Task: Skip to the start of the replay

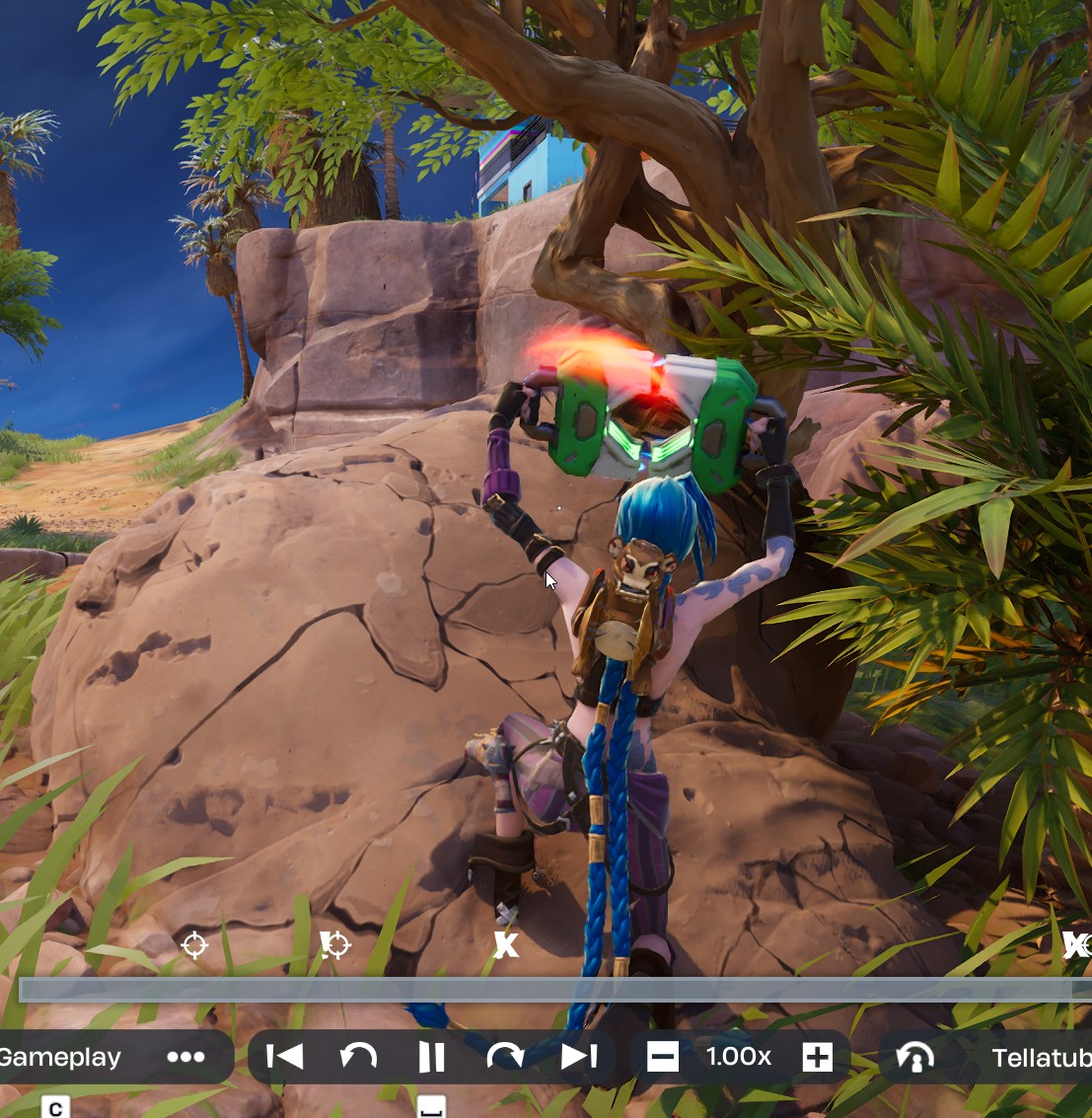Action: (285, 1057)
